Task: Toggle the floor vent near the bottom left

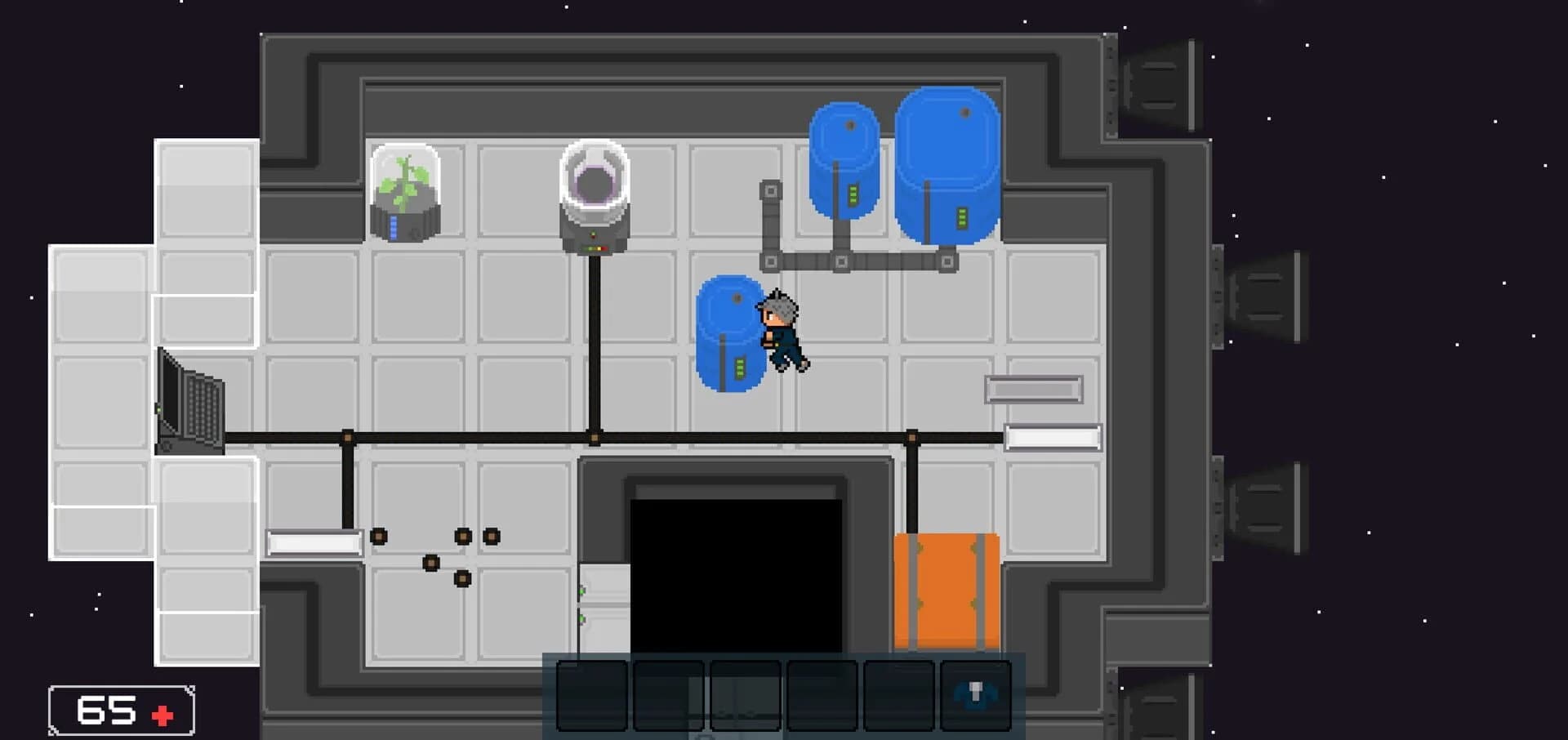Action: (316, 542)
